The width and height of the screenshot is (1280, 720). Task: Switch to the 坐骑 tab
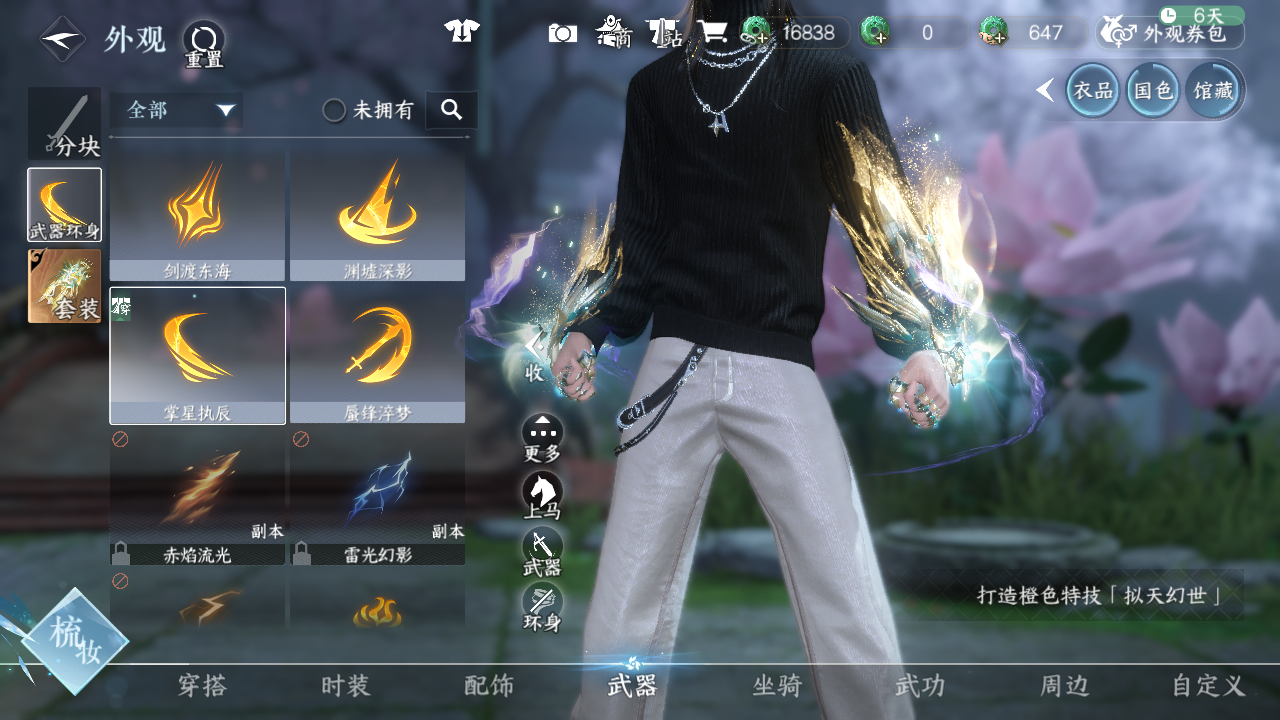click(777, 686)
